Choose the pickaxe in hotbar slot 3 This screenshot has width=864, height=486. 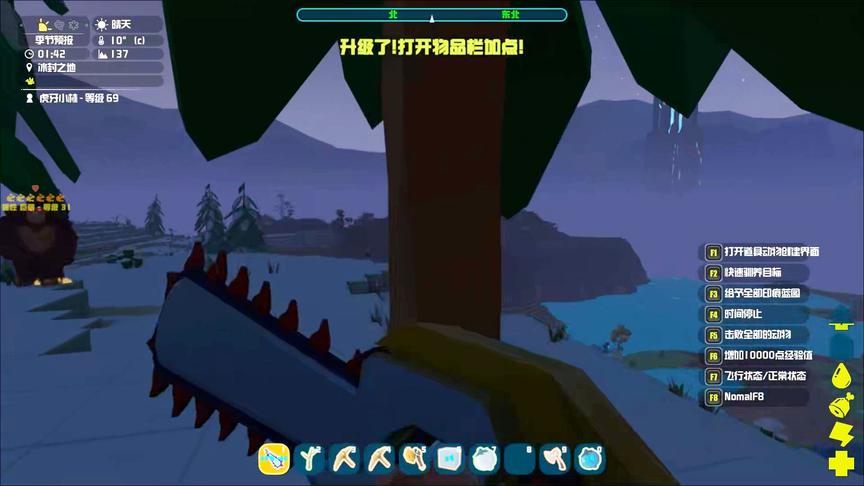345,458
